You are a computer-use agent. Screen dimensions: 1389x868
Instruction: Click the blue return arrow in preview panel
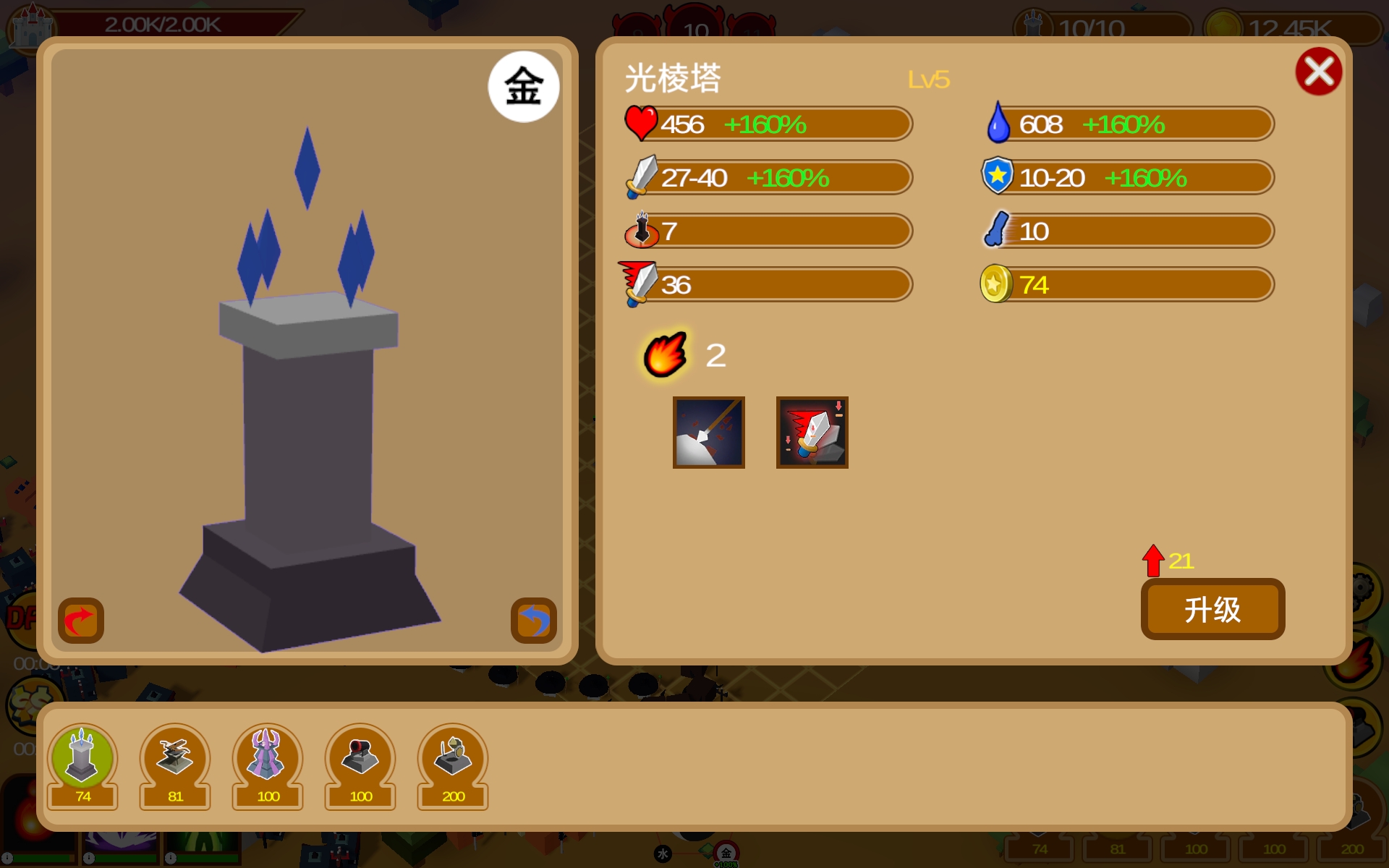(533, 620)
